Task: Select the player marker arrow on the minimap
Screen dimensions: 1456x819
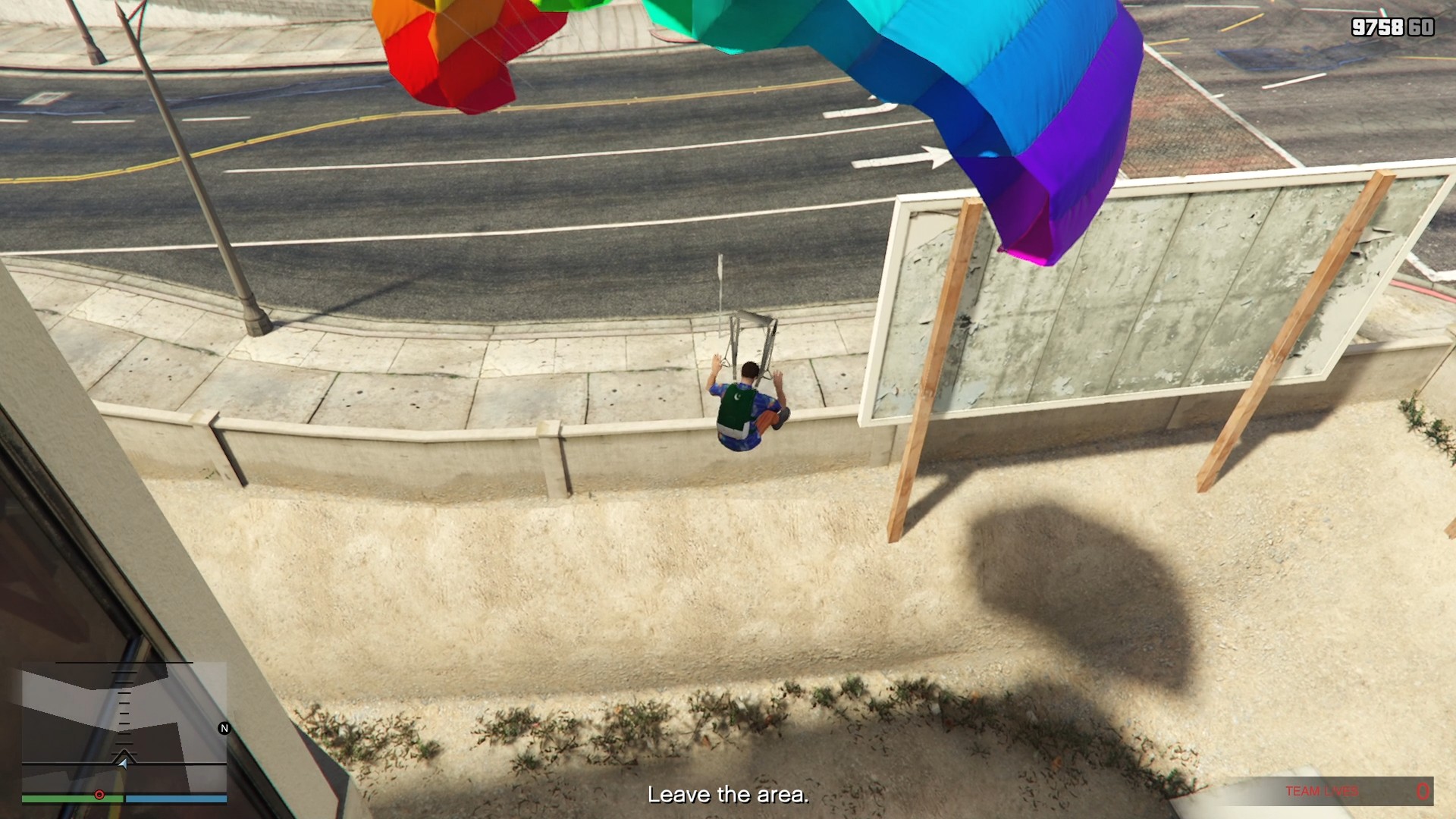Action: [x=124, y=764]
